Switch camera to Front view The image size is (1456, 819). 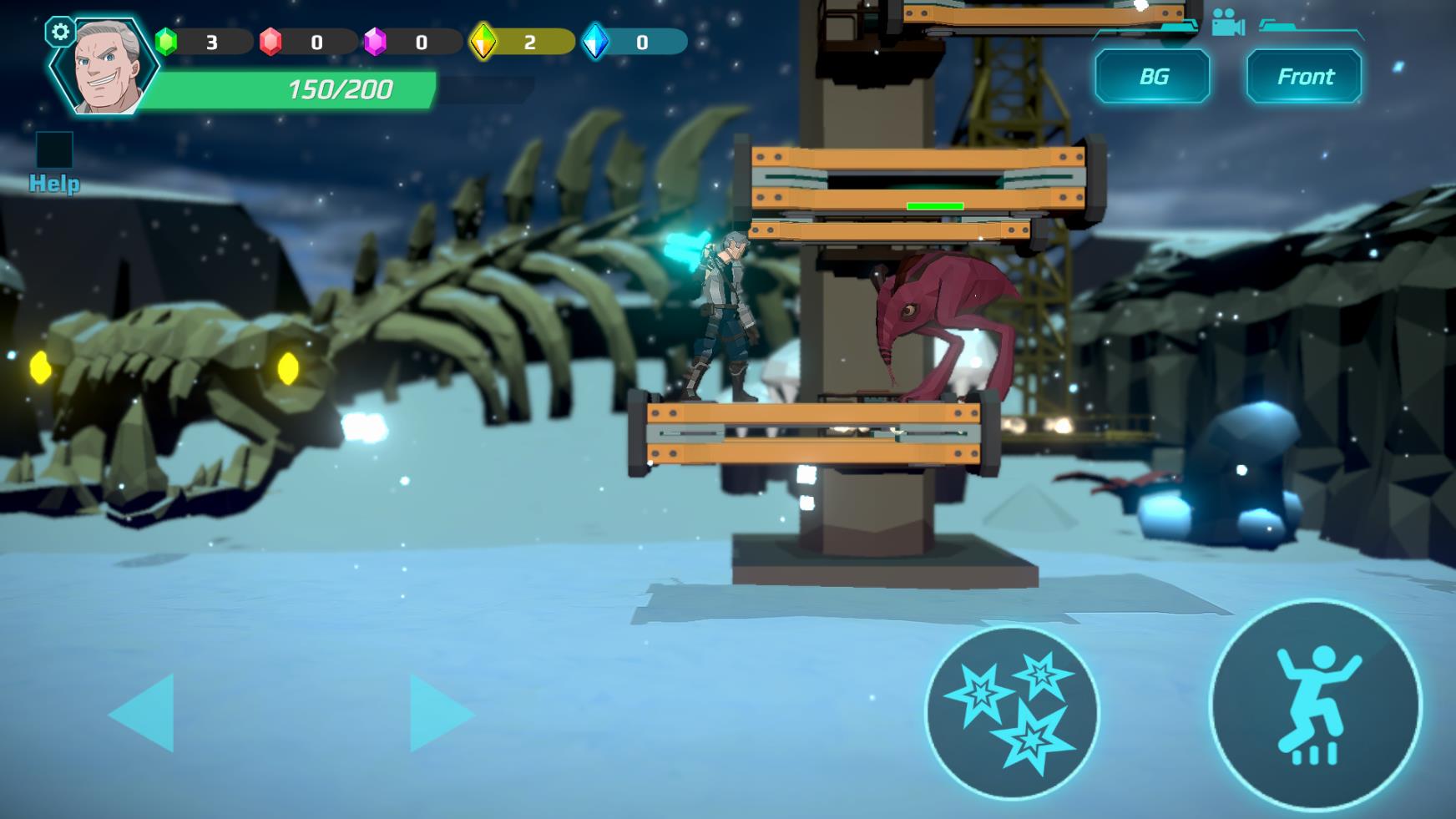[x=1304, y=77]
